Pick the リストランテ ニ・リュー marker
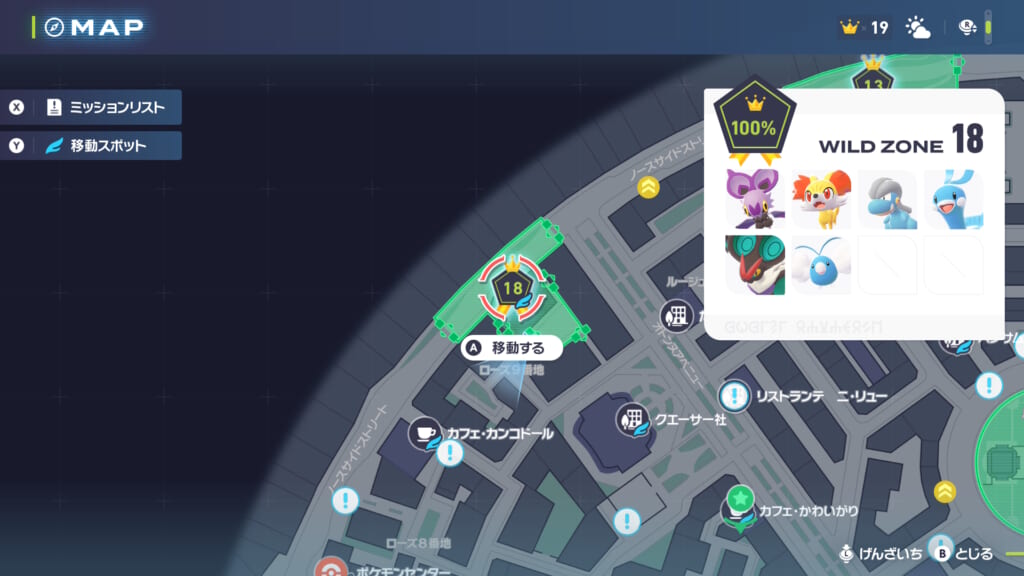 pos(736,396)
